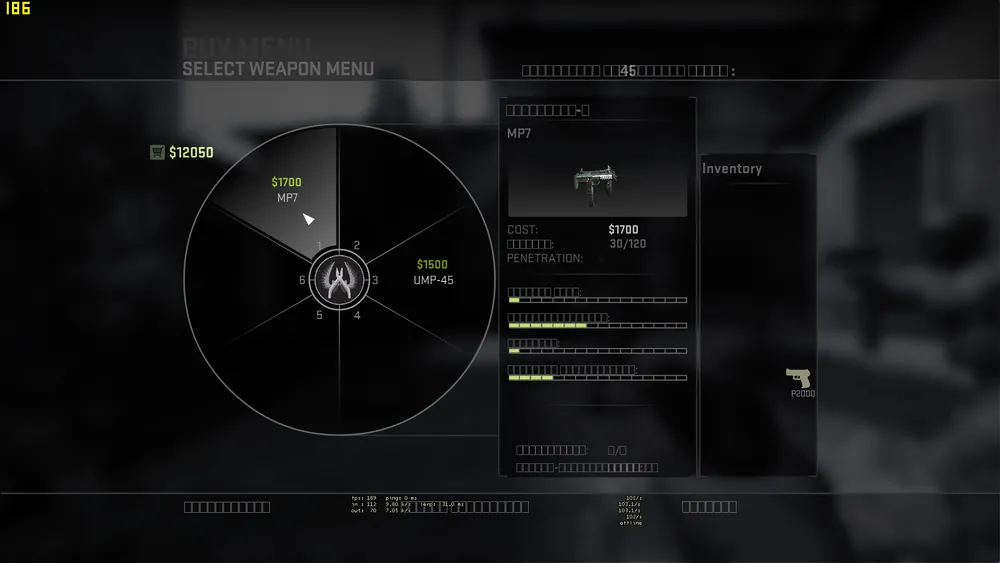Click the MP7 weapon preview image
Viewport: 1000px width, 563px height.
(597, 183)
